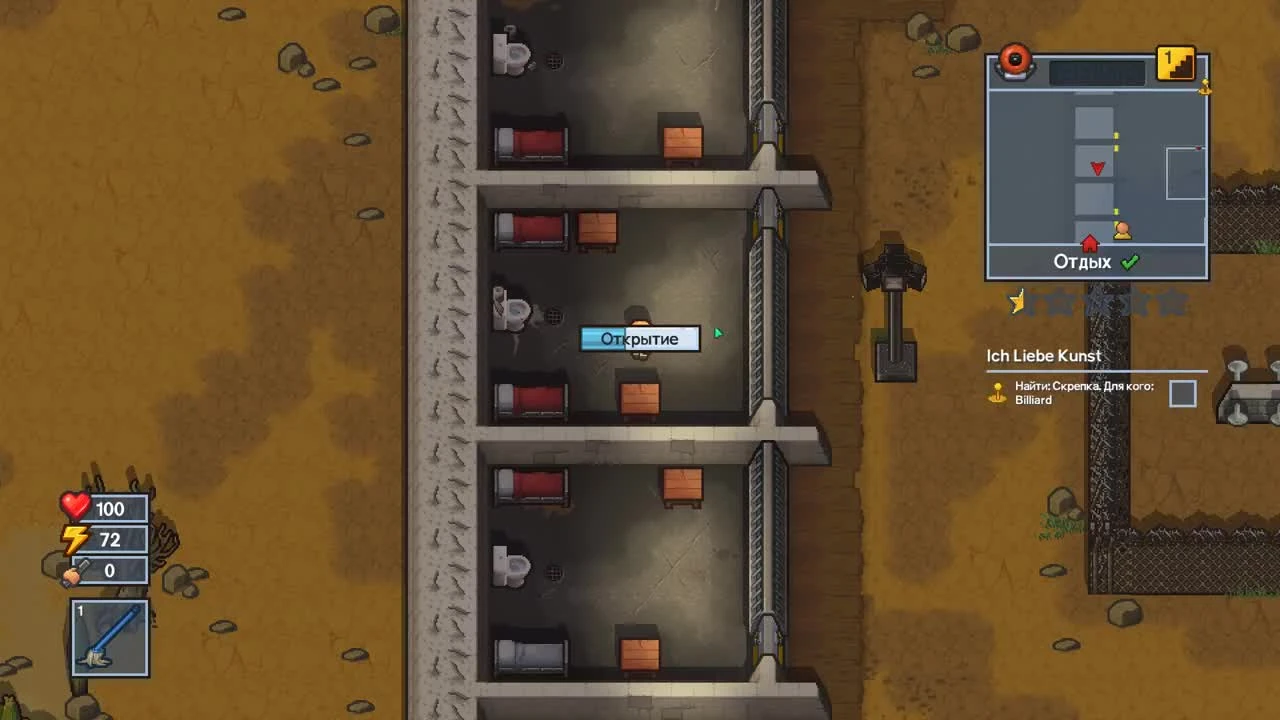Click the yellow key quest objective icon

pyautogui.click(x=997, y=394)
